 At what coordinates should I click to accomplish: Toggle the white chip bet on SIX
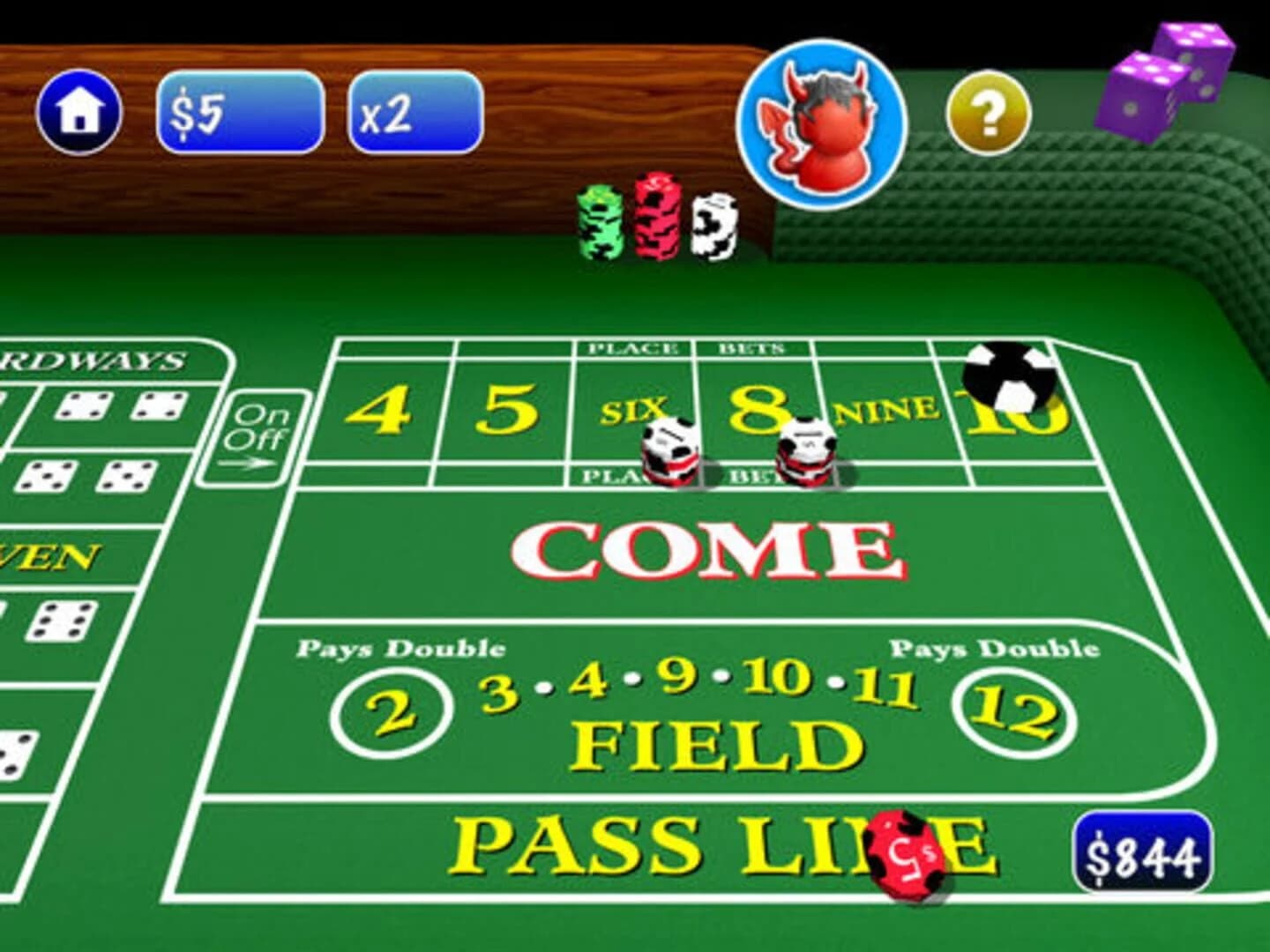(x=668, y=450)
